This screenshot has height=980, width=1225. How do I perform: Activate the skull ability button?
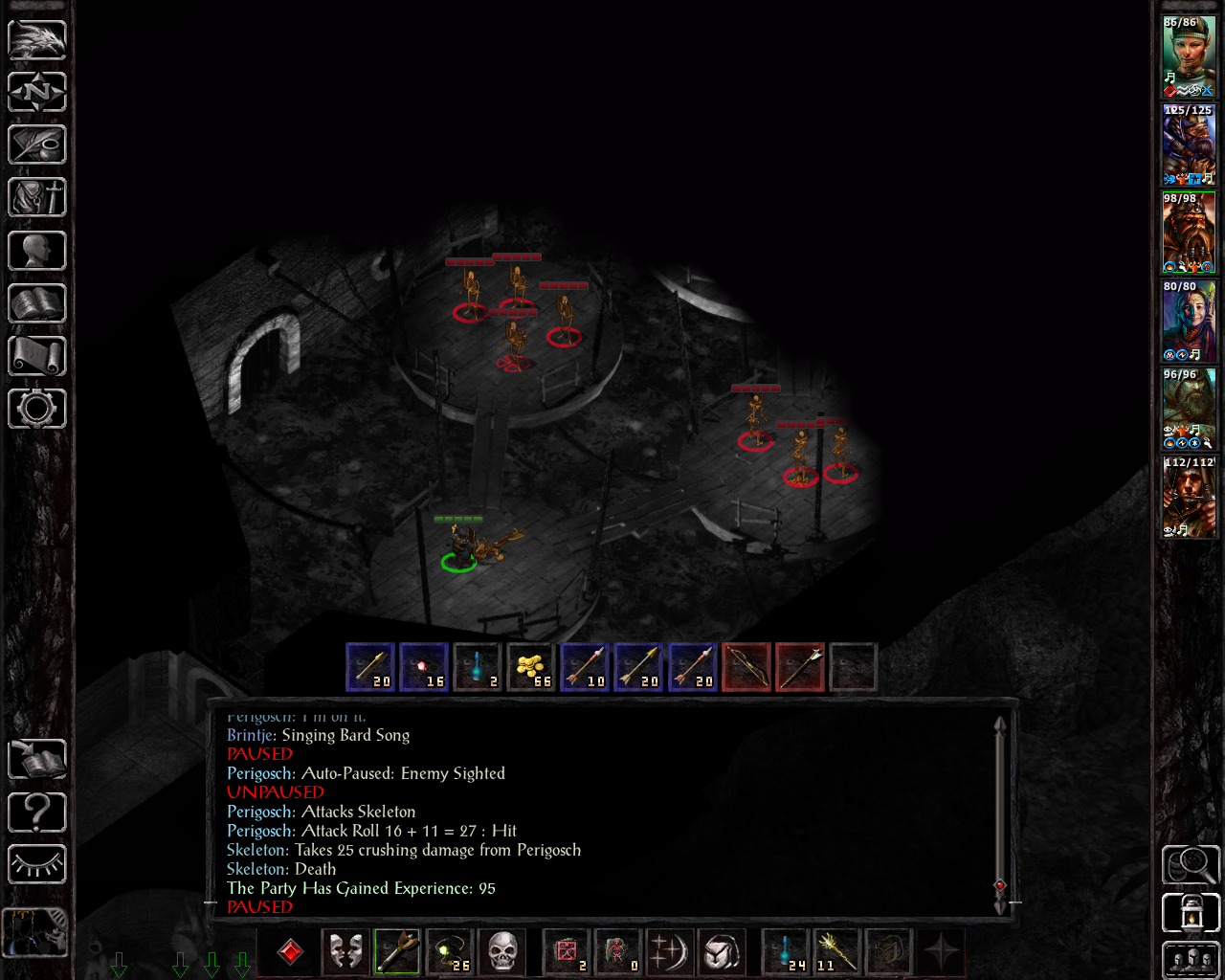(x=501, y=952)
